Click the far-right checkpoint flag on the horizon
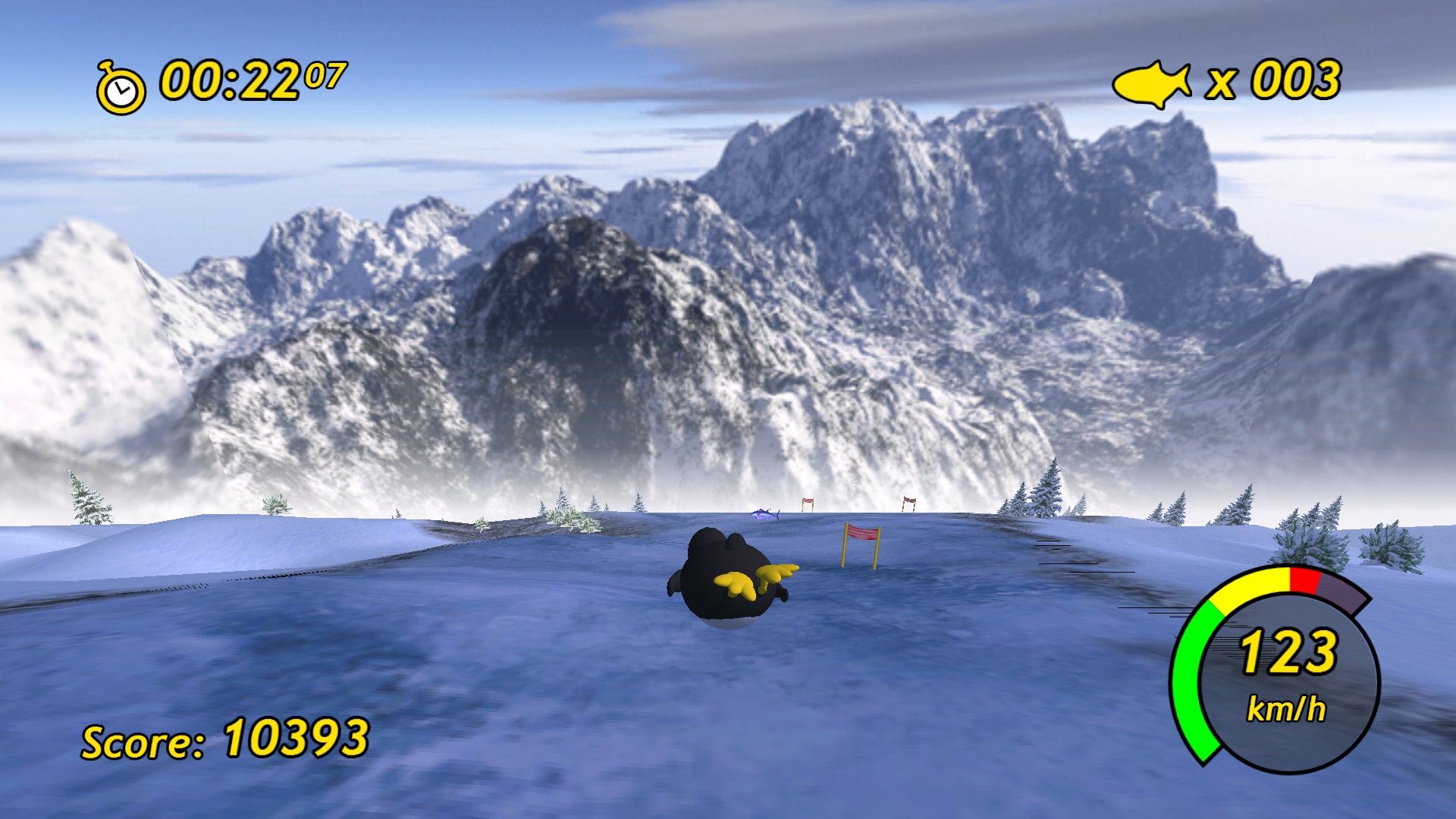The image size is (1456, 819). (907, 502)
